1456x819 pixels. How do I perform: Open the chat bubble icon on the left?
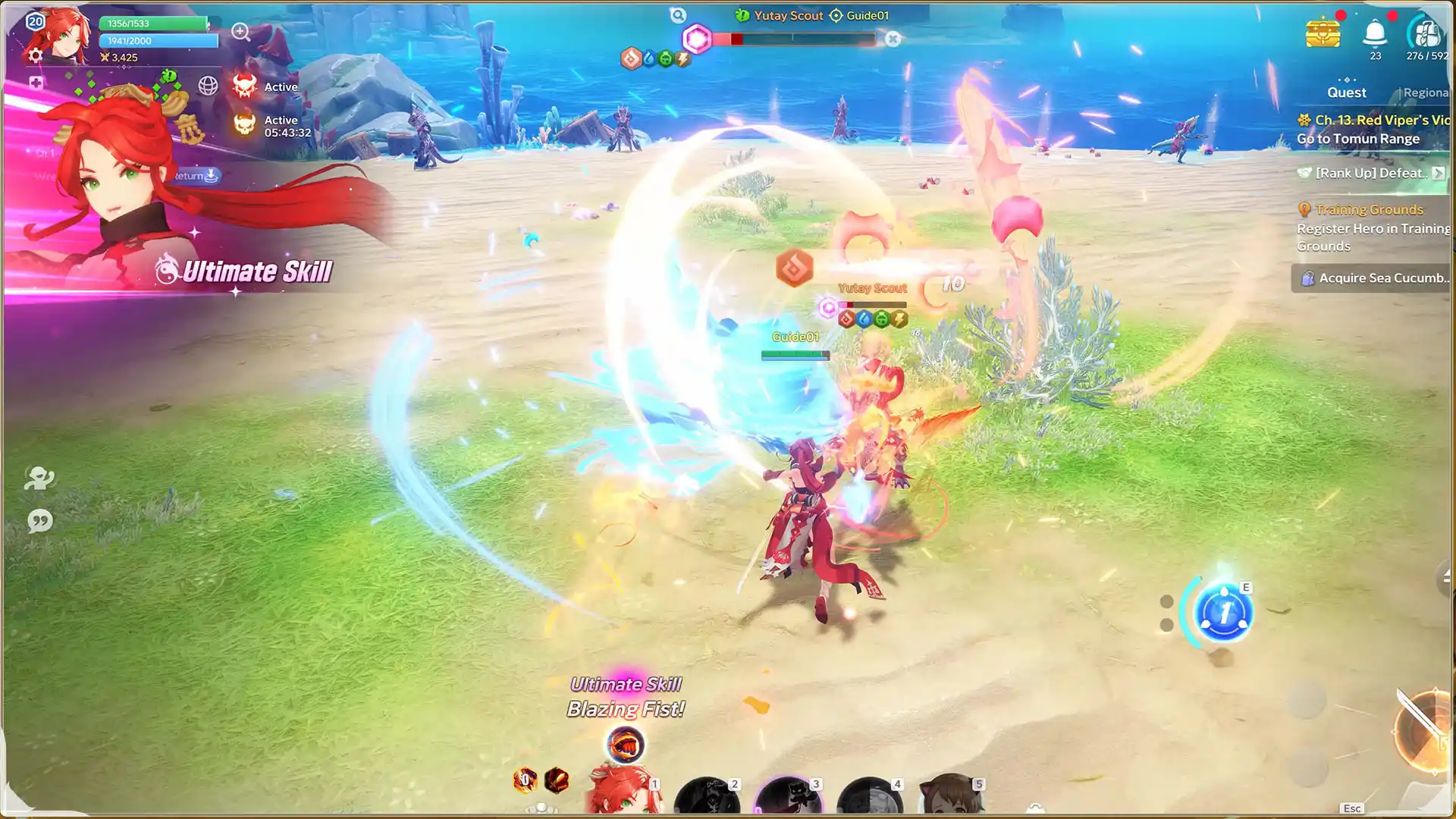pyautogui.click(x=41, y=520)
